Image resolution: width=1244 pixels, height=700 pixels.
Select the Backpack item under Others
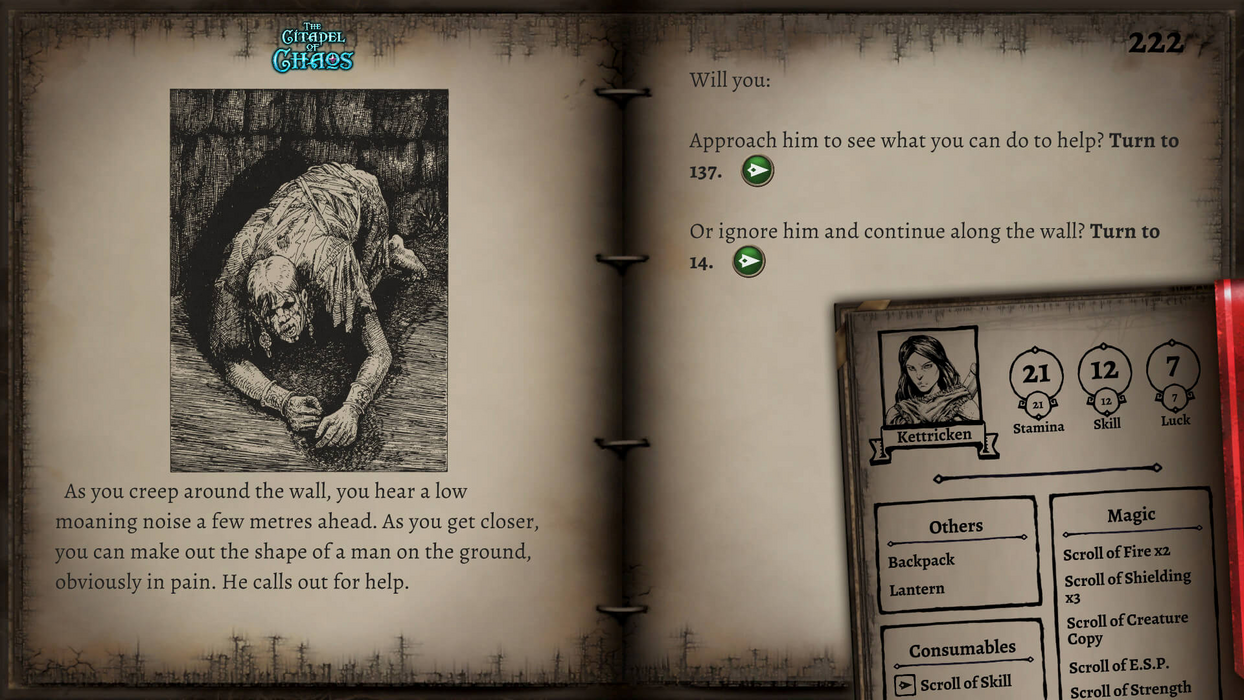[921, 561]
